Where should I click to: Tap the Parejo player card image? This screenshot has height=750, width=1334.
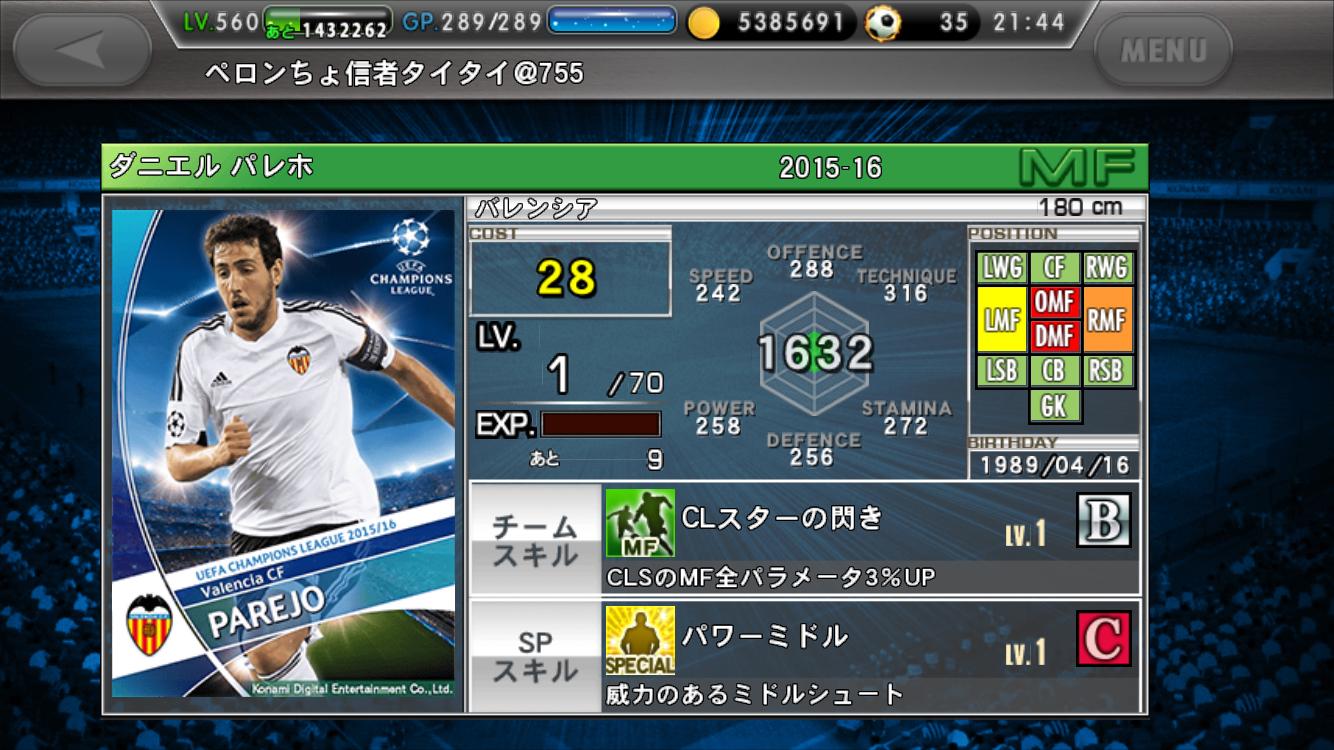[283, 453]
